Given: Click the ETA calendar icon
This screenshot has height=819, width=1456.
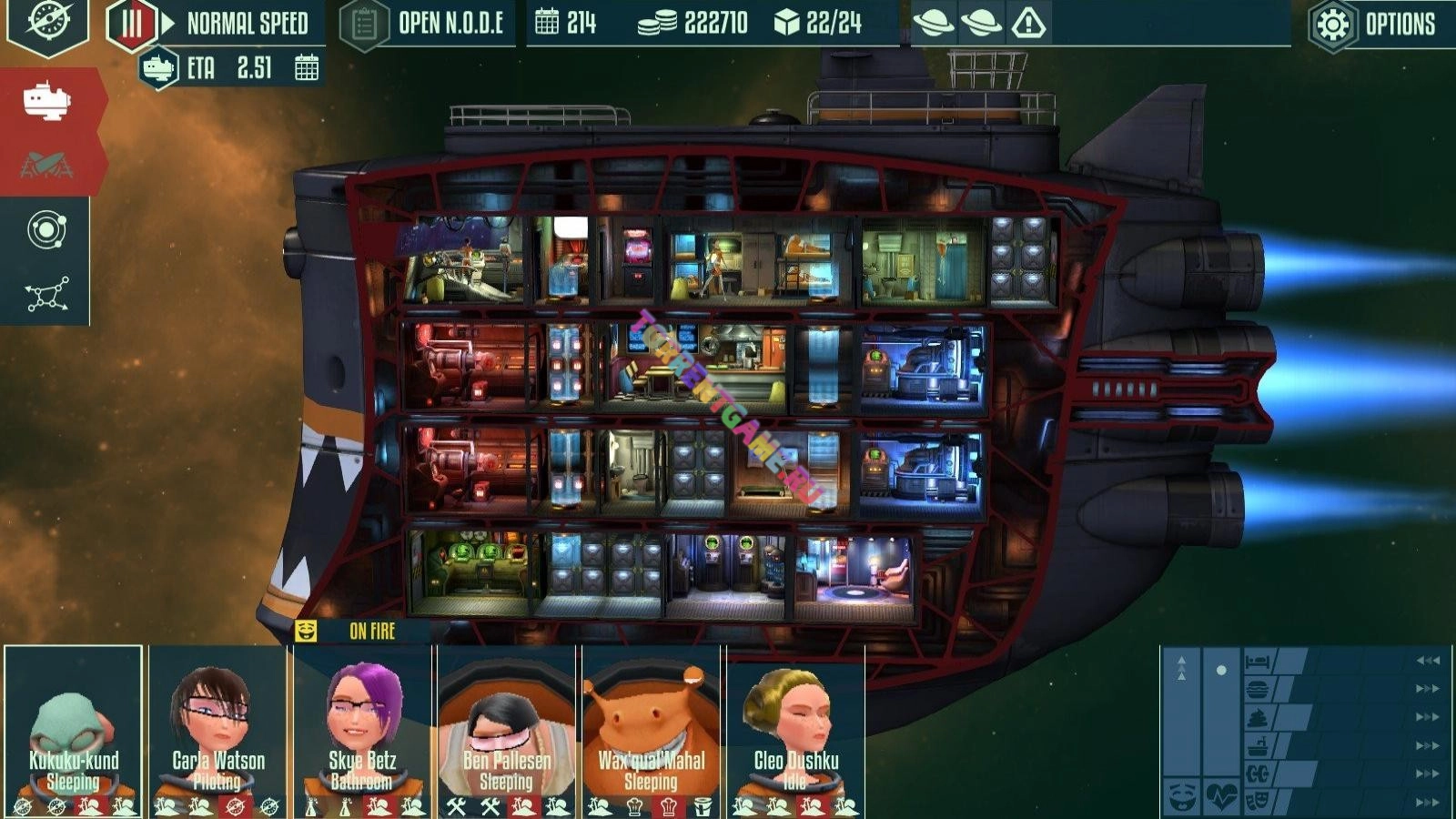Looking at the screenshot, I should pos(307,68).
